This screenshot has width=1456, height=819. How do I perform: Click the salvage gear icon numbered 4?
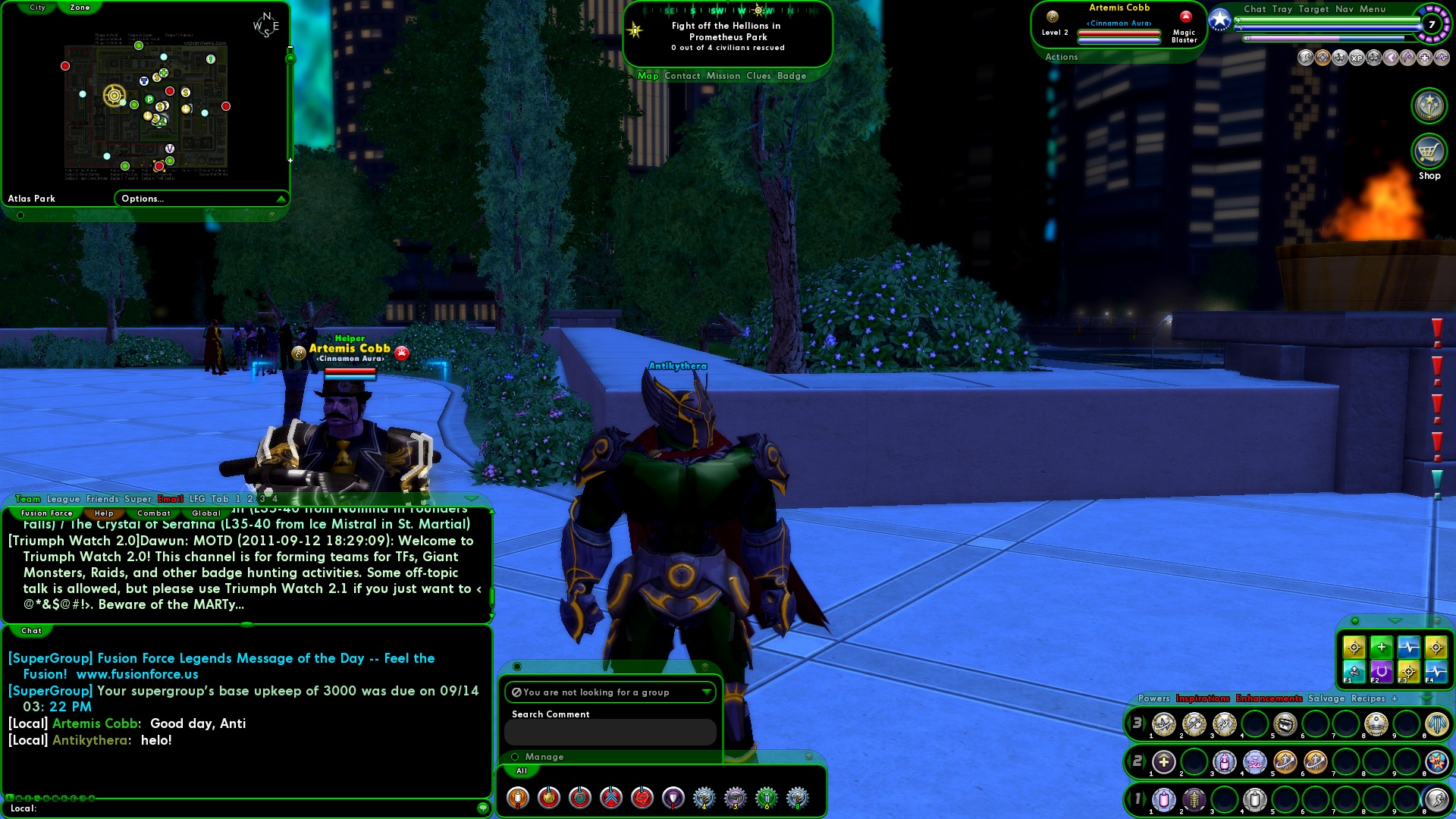(703, 797)
